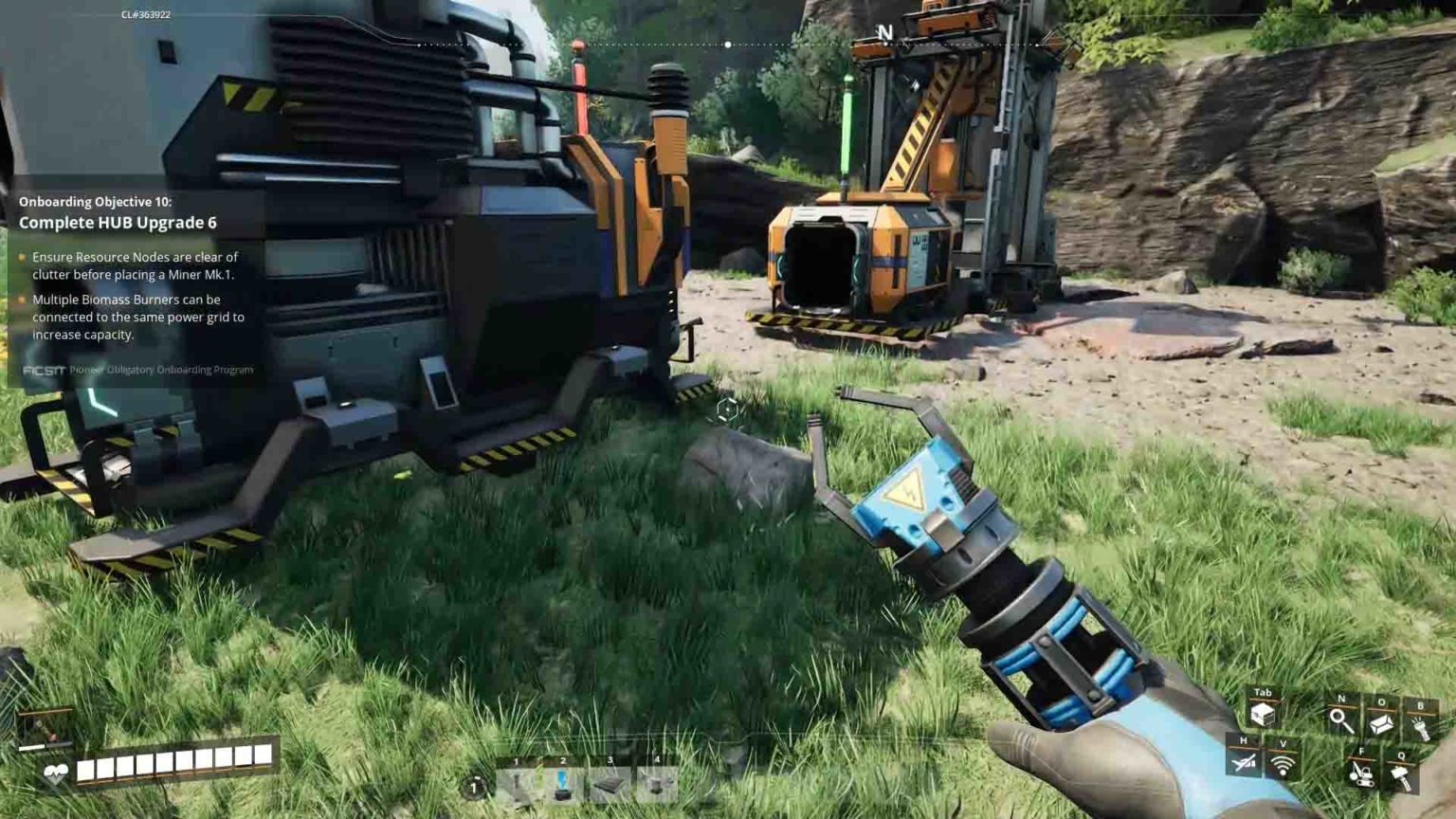Viewport: 1456px width, 819px height.
Task: Click the circular hotbar page indicator
Action: 473,787
